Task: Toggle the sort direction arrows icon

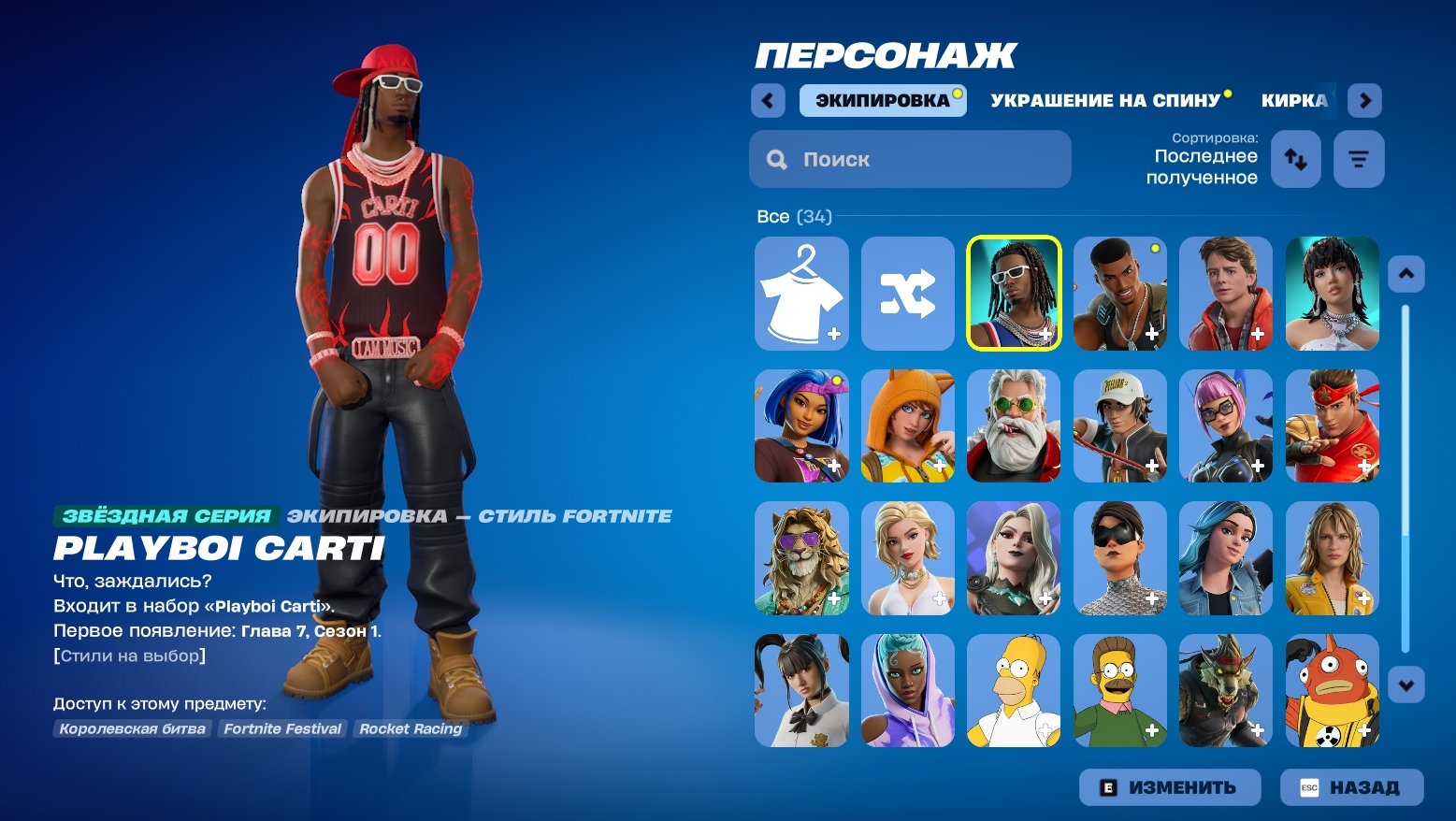Action: click(1296, 158)
